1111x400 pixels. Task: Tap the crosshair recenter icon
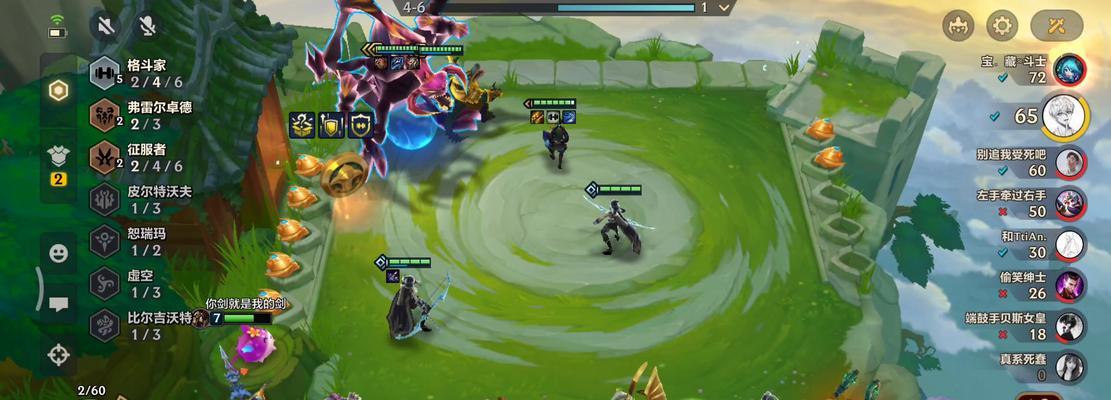click(x=59, y=353)
